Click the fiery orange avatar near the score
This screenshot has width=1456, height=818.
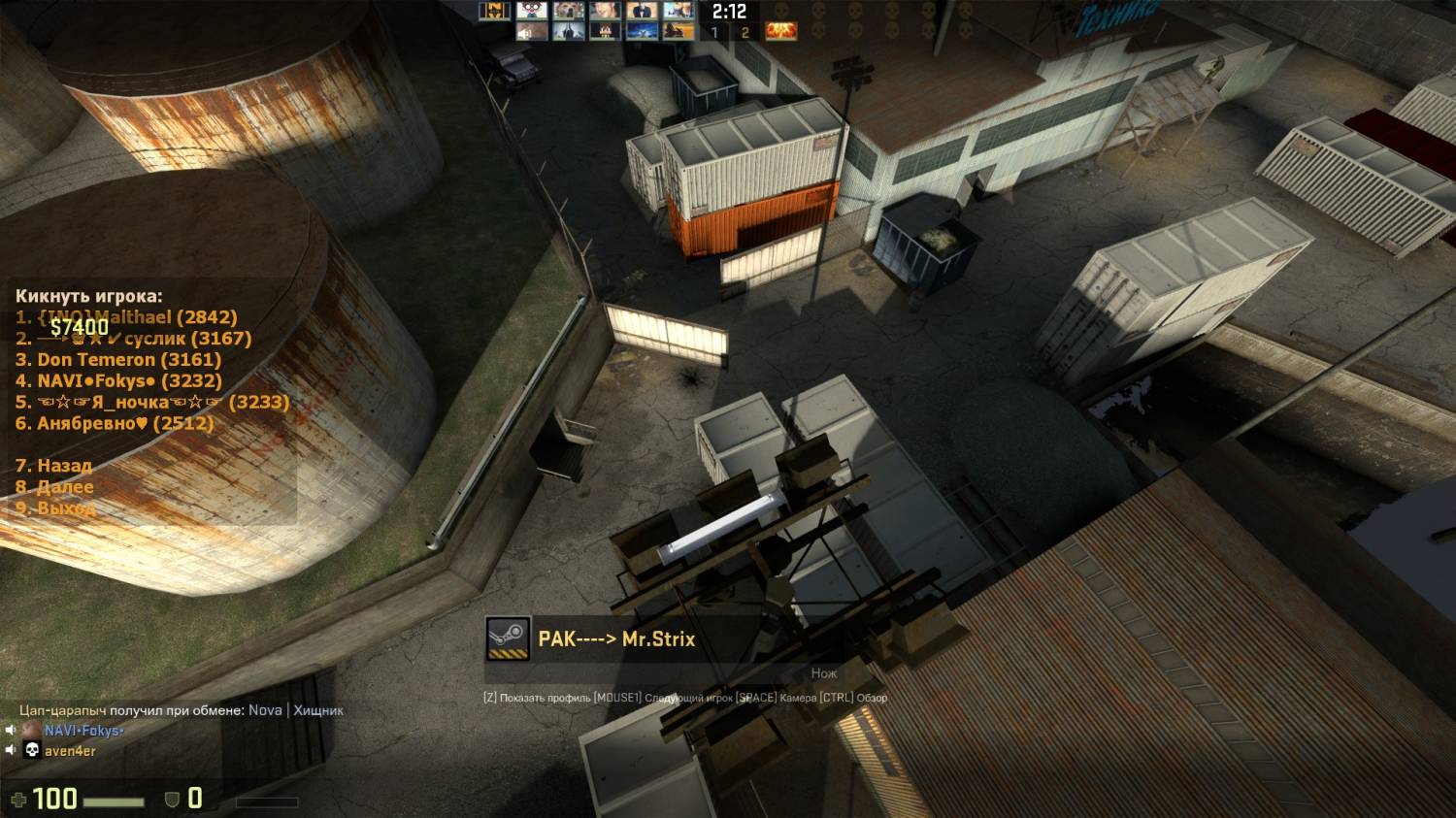(x=781, y=31)
